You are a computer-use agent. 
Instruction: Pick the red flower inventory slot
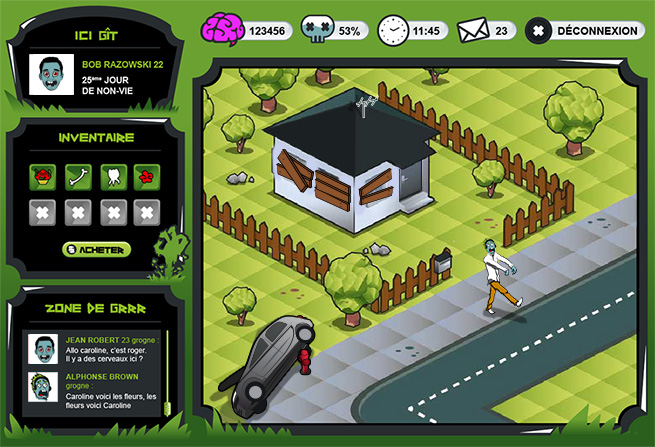(146, 176)
